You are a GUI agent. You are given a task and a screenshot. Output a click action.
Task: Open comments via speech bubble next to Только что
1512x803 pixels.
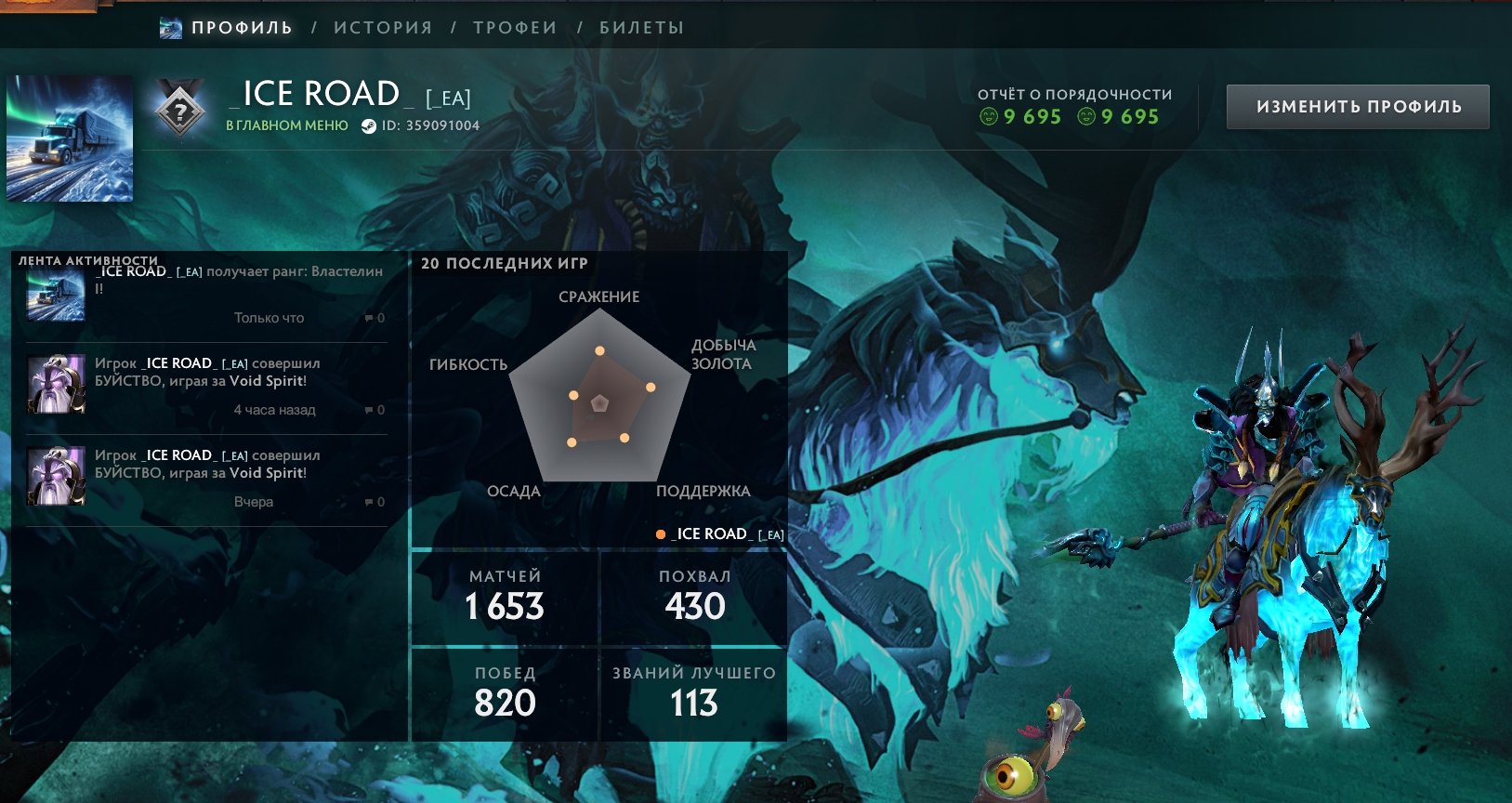(370, 318)
